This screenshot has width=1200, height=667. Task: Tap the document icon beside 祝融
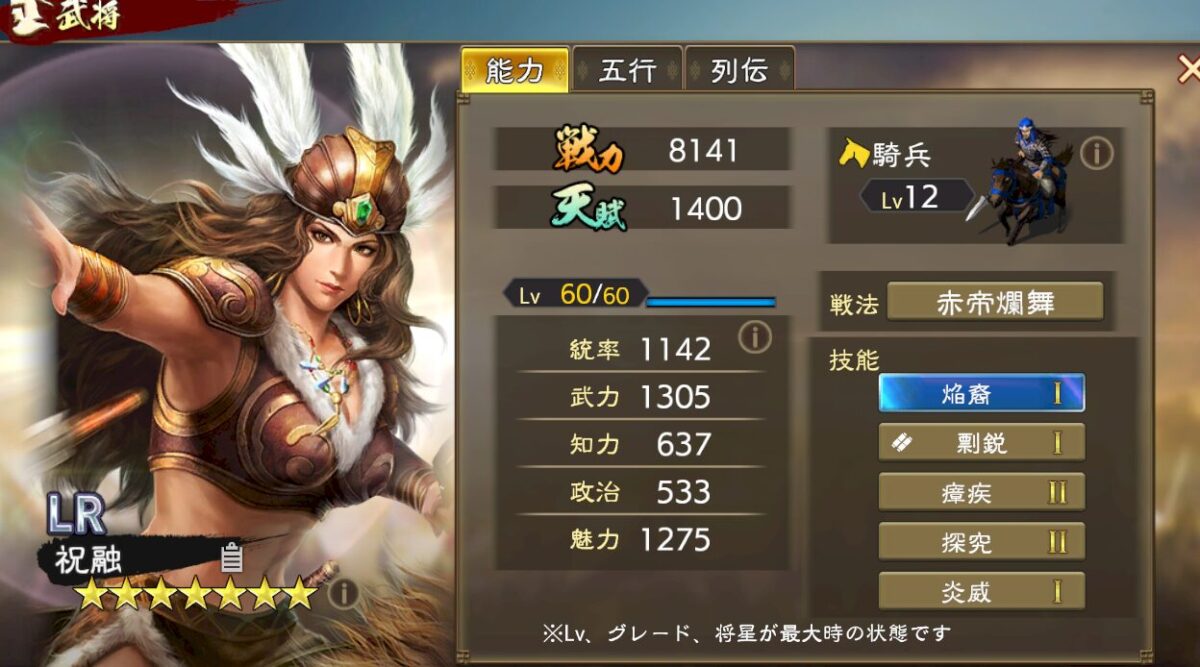coord(231,557)
